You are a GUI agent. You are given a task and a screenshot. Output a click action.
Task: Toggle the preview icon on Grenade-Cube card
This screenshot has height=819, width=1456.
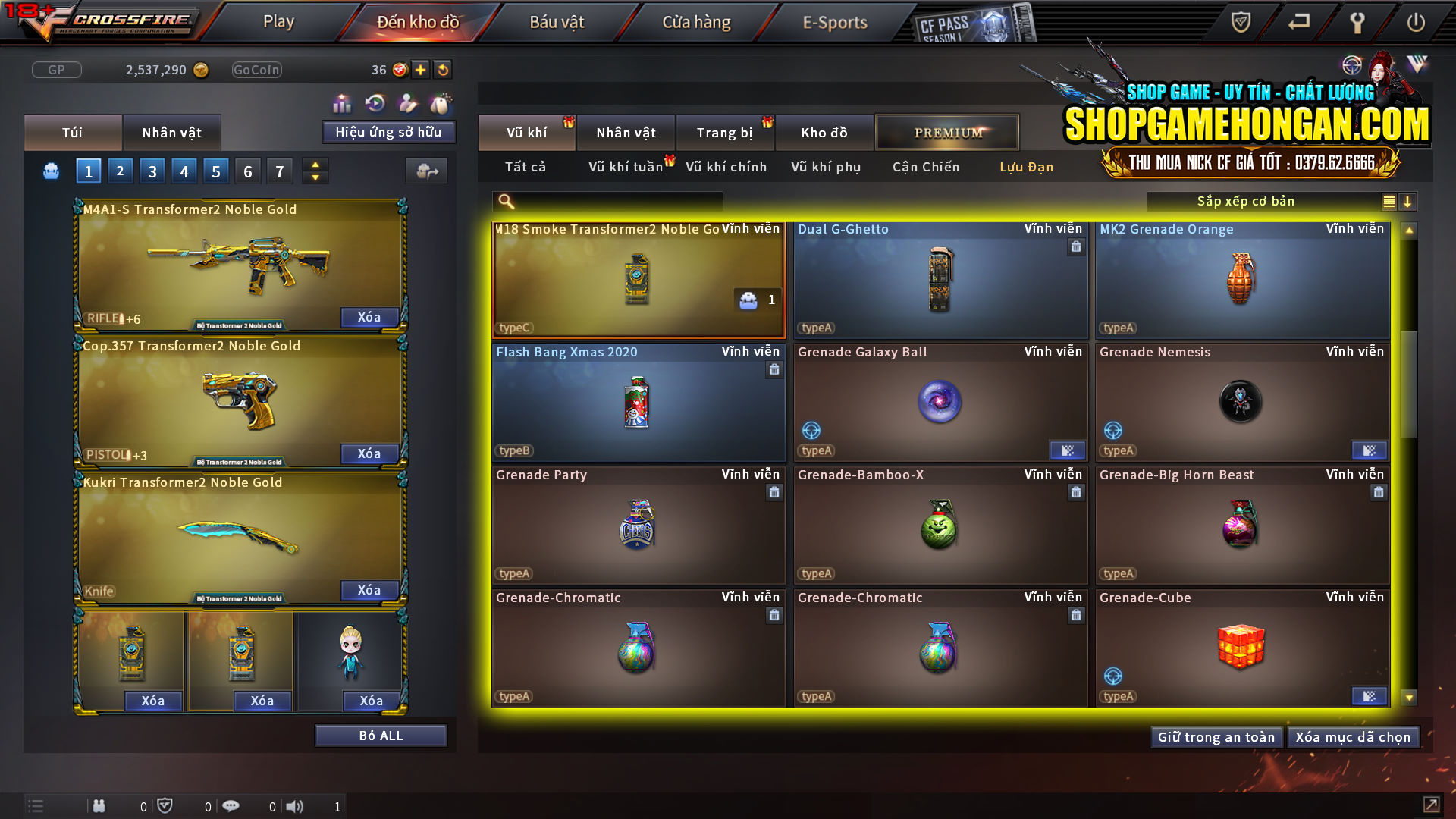click(x=1369, y=695)
